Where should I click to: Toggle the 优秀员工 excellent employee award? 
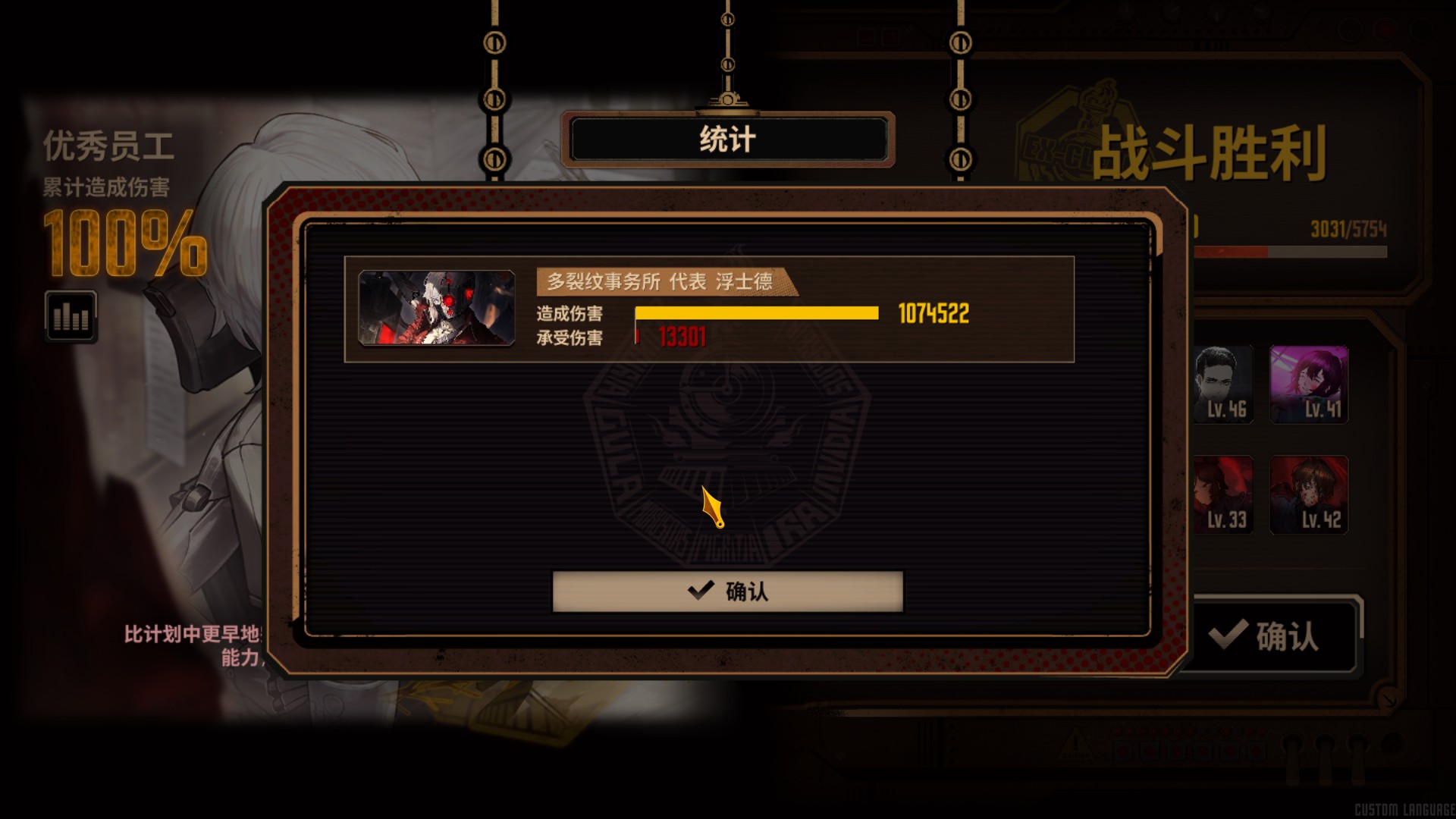coord(109,147)
